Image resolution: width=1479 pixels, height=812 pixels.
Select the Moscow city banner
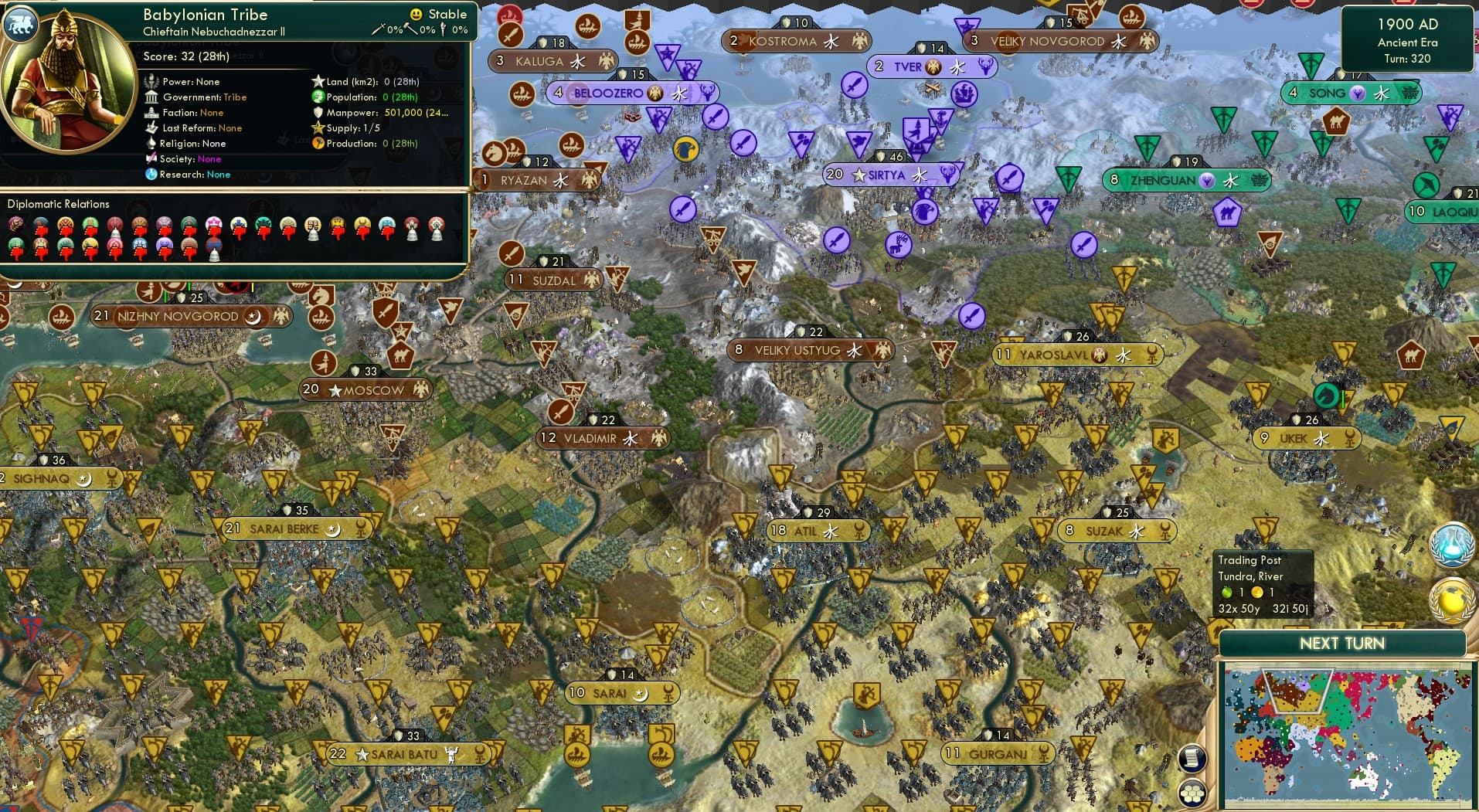tap(365, 390)
